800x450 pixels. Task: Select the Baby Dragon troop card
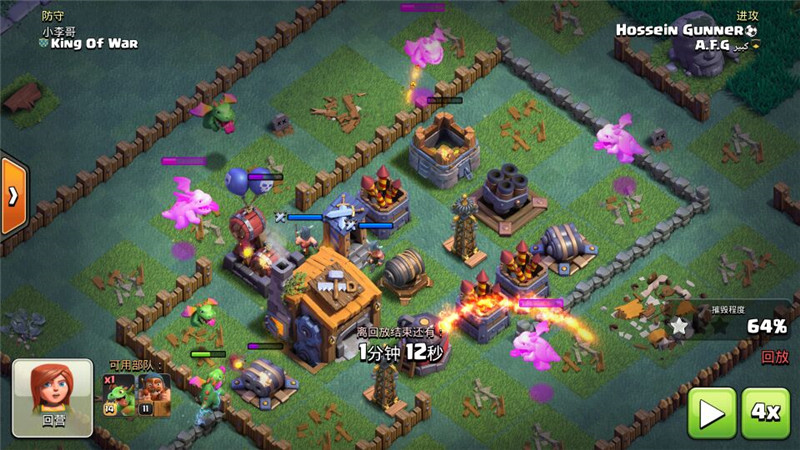(x=121, y=395)
